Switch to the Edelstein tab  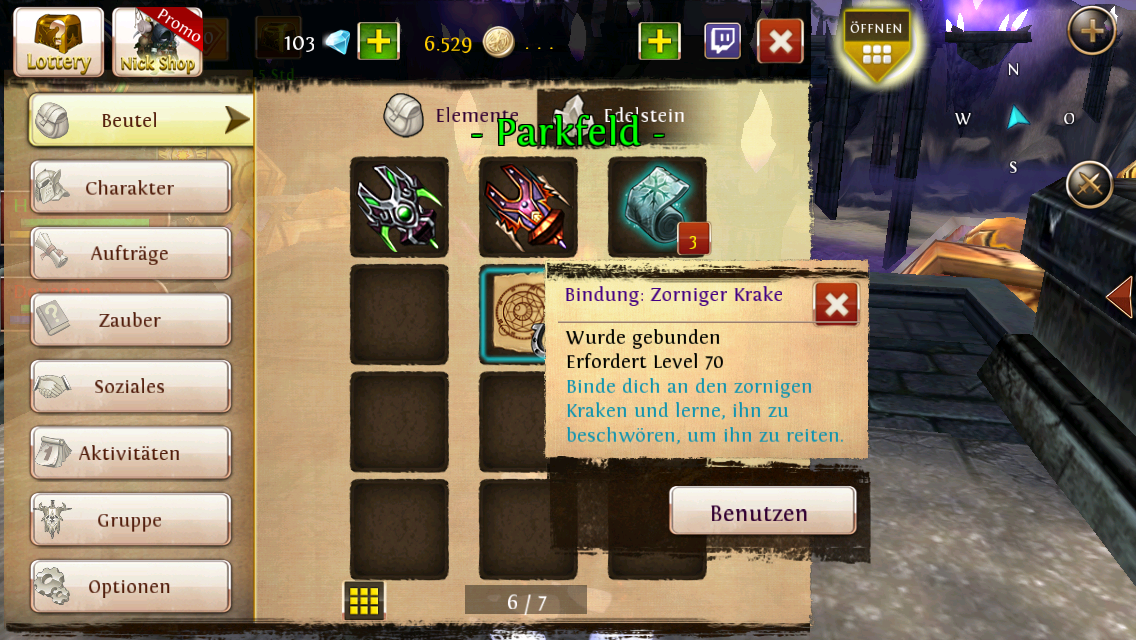tap(625, 114)
